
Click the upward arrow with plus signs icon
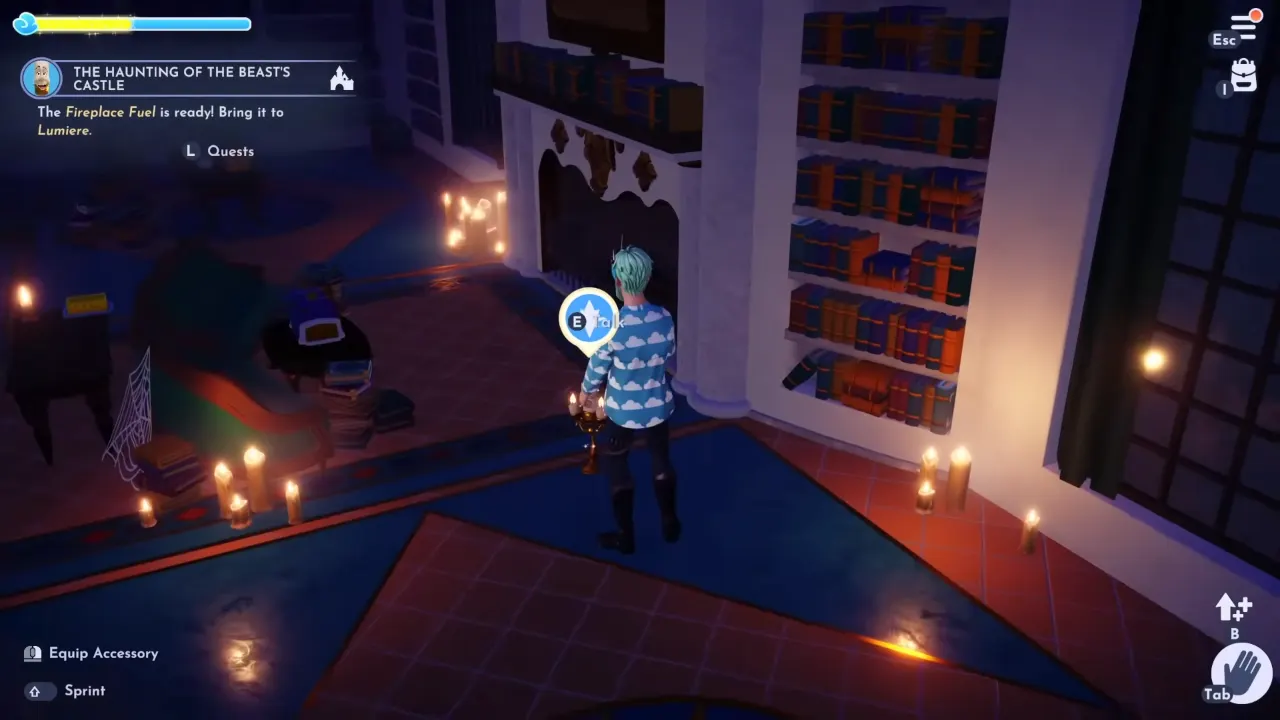coord(1233,606)
